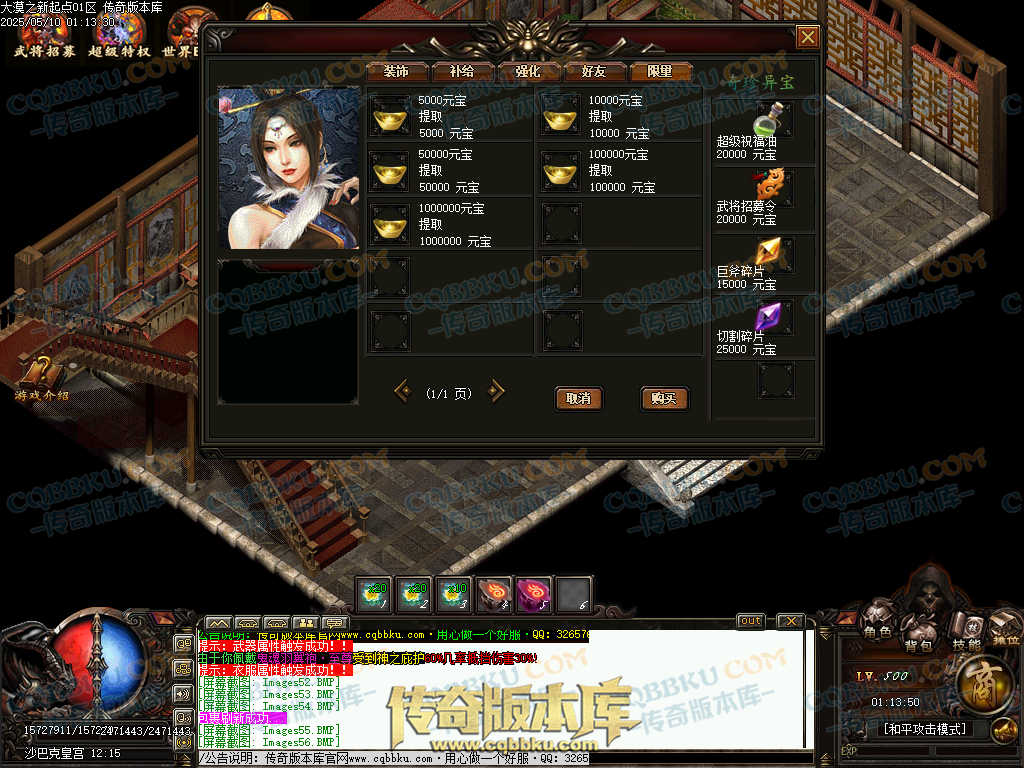Screen dimensions: 1024x768
Task: Choose the 切割碎片 purple crystal
Action: pyautogui.click(x=770, y=316)
